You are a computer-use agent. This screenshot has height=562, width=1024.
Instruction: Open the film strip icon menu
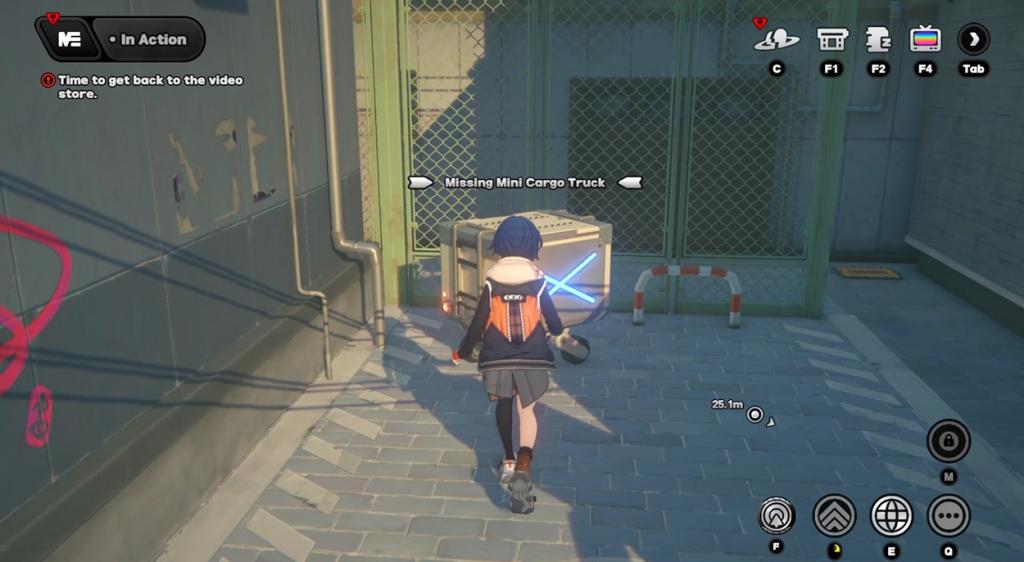click(x=832, y=39)
